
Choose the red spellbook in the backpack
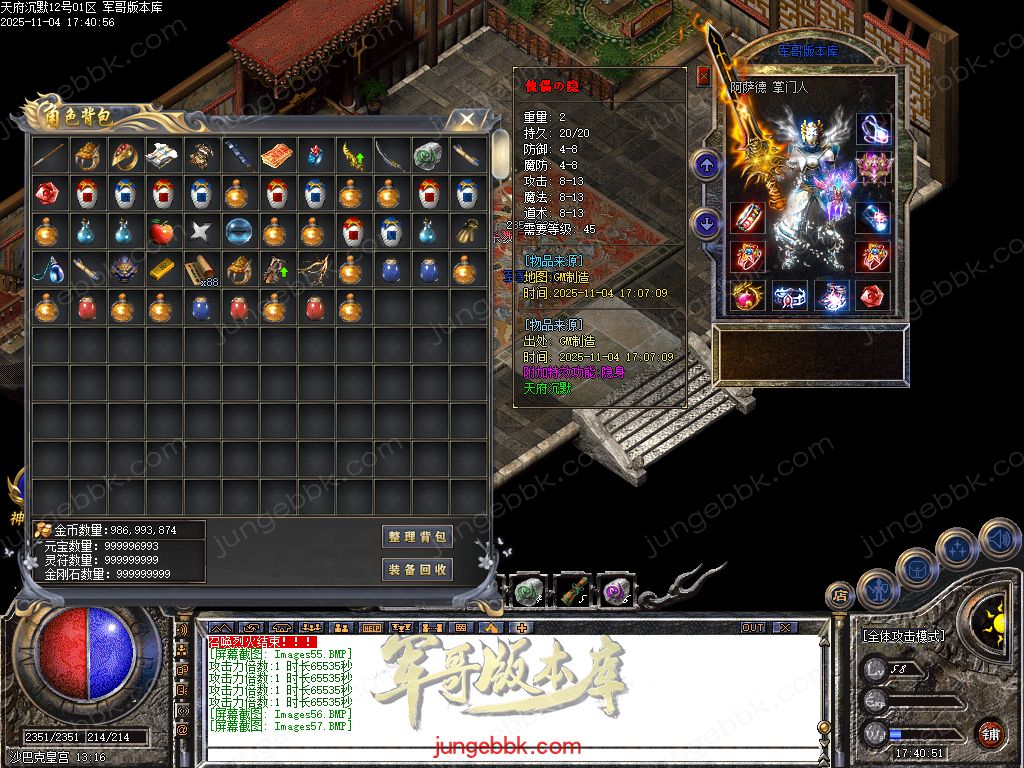(276, 156)
